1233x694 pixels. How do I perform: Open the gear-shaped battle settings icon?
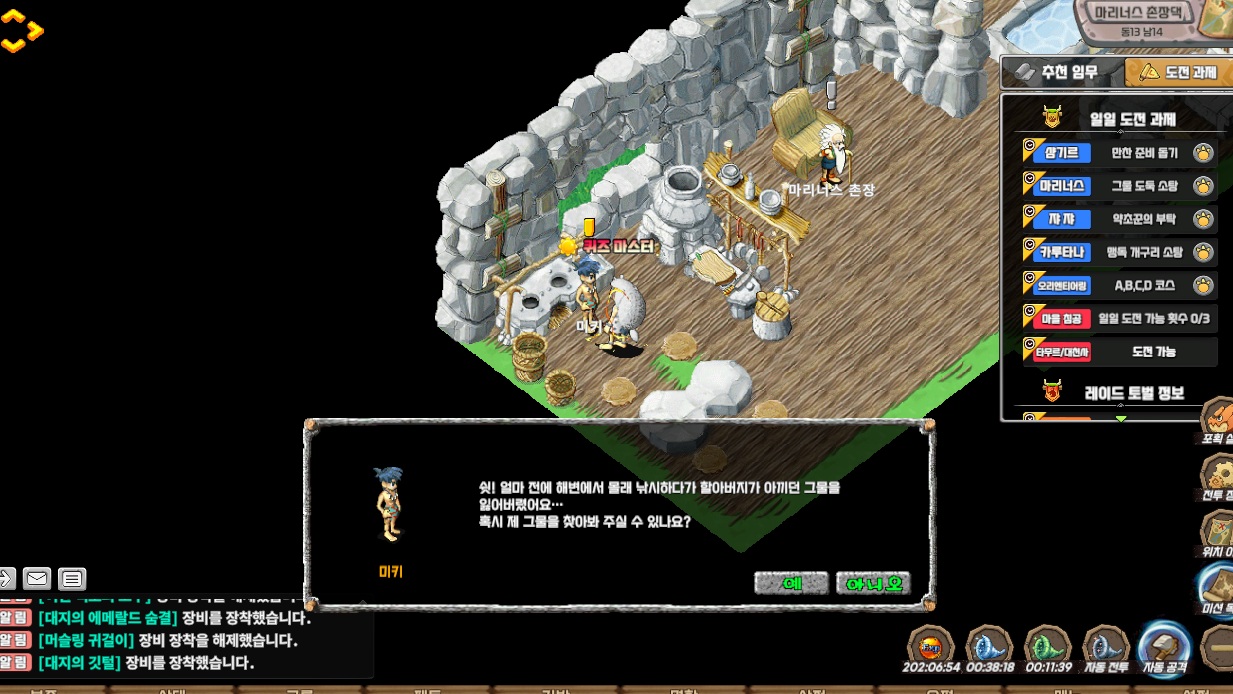1218,475
